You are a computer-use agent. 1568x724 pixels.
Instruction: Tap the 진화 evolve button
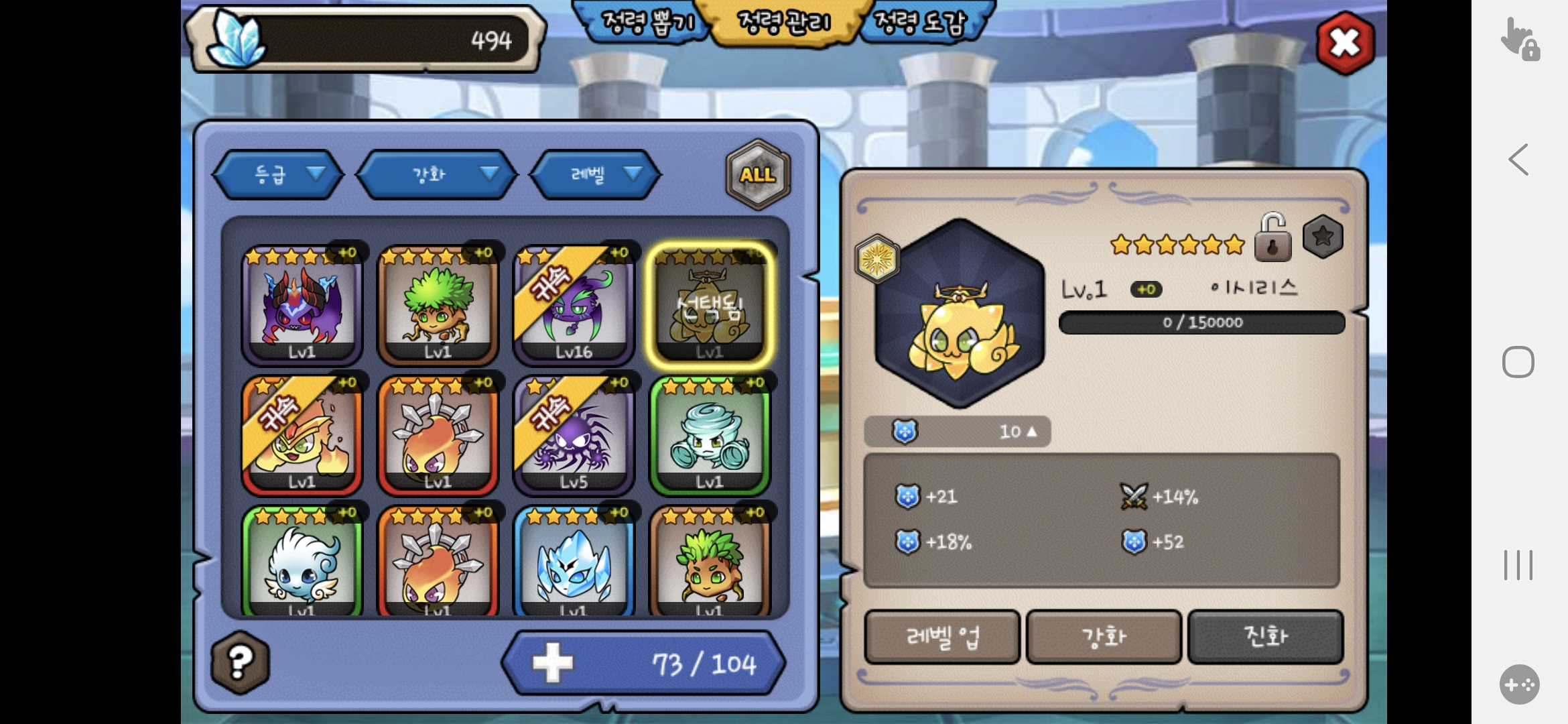[1265, 637]
